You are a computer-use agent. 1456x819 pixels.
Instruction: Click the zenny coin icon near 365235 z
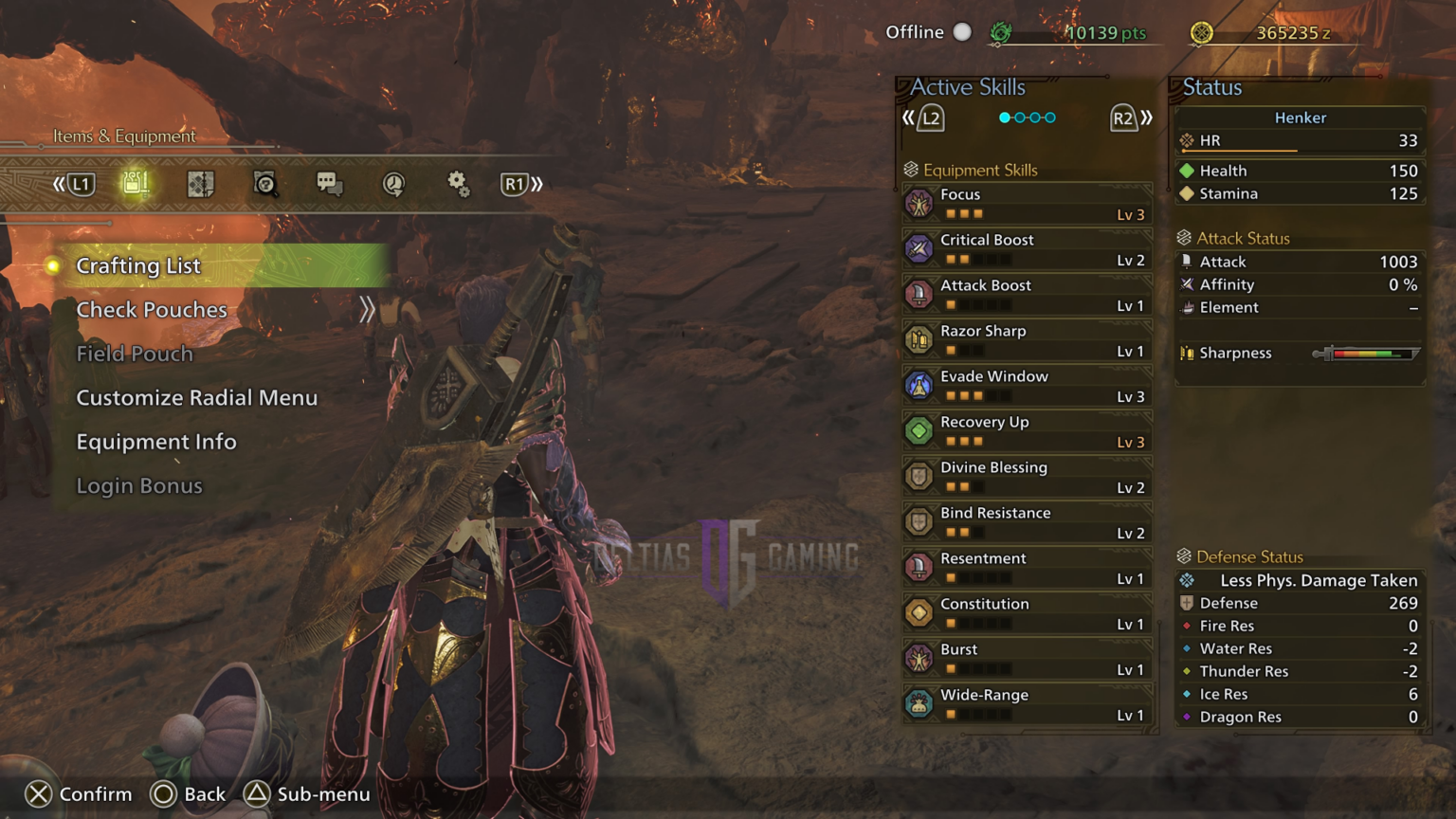coord(1202,31)
